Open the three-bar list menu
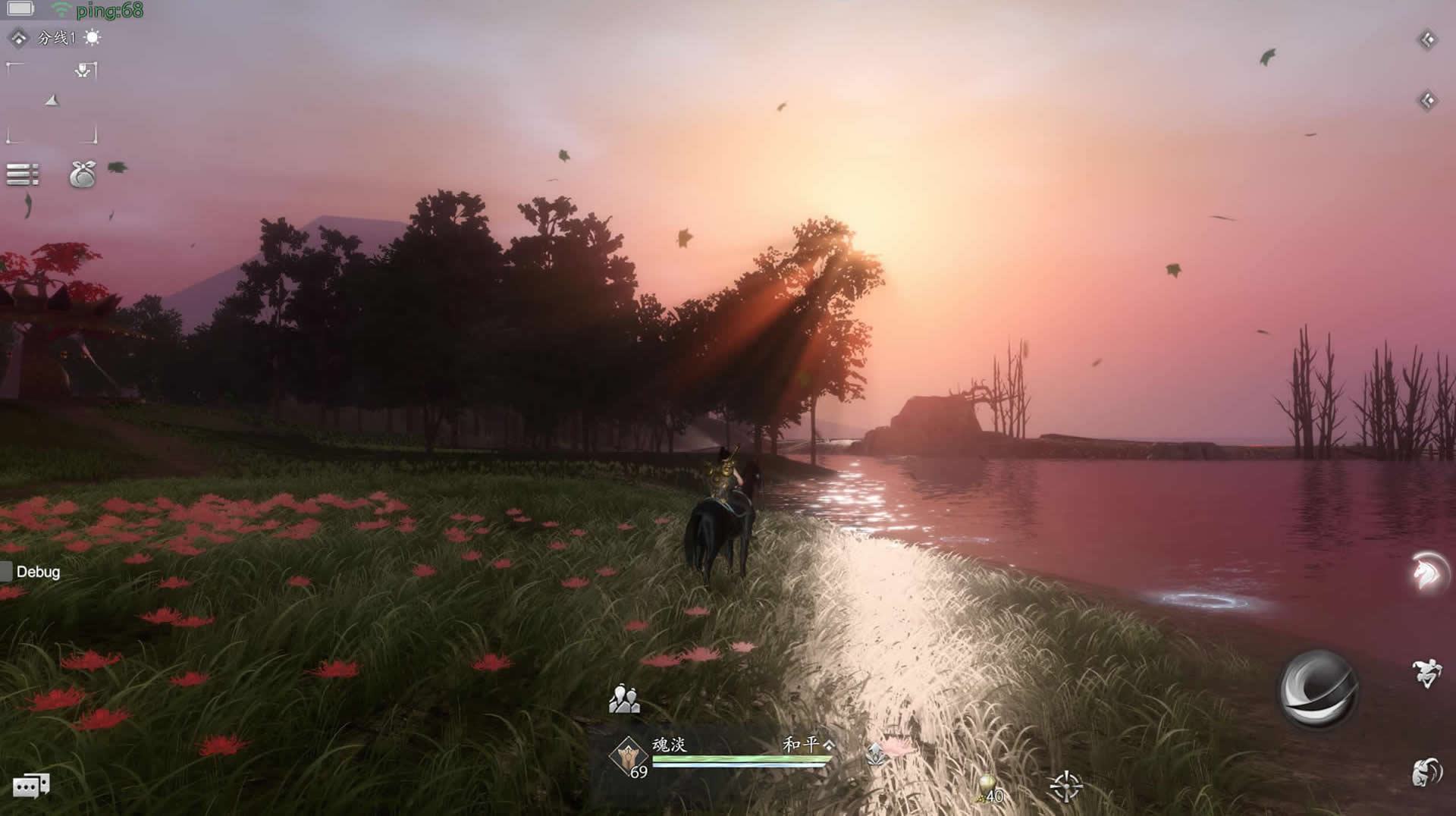This screenshot has width=1456, height=816. [22, 174]
